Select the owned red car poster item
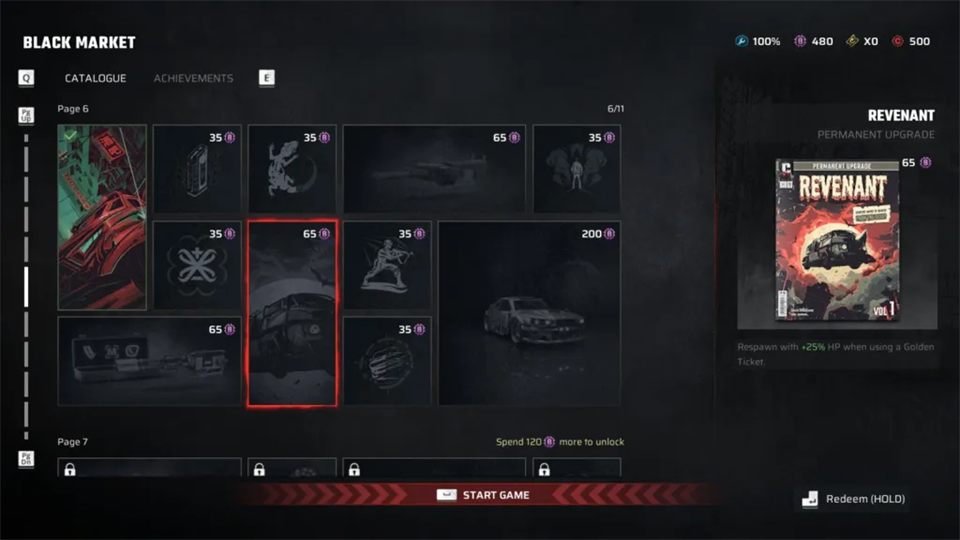 pos(102,217)
